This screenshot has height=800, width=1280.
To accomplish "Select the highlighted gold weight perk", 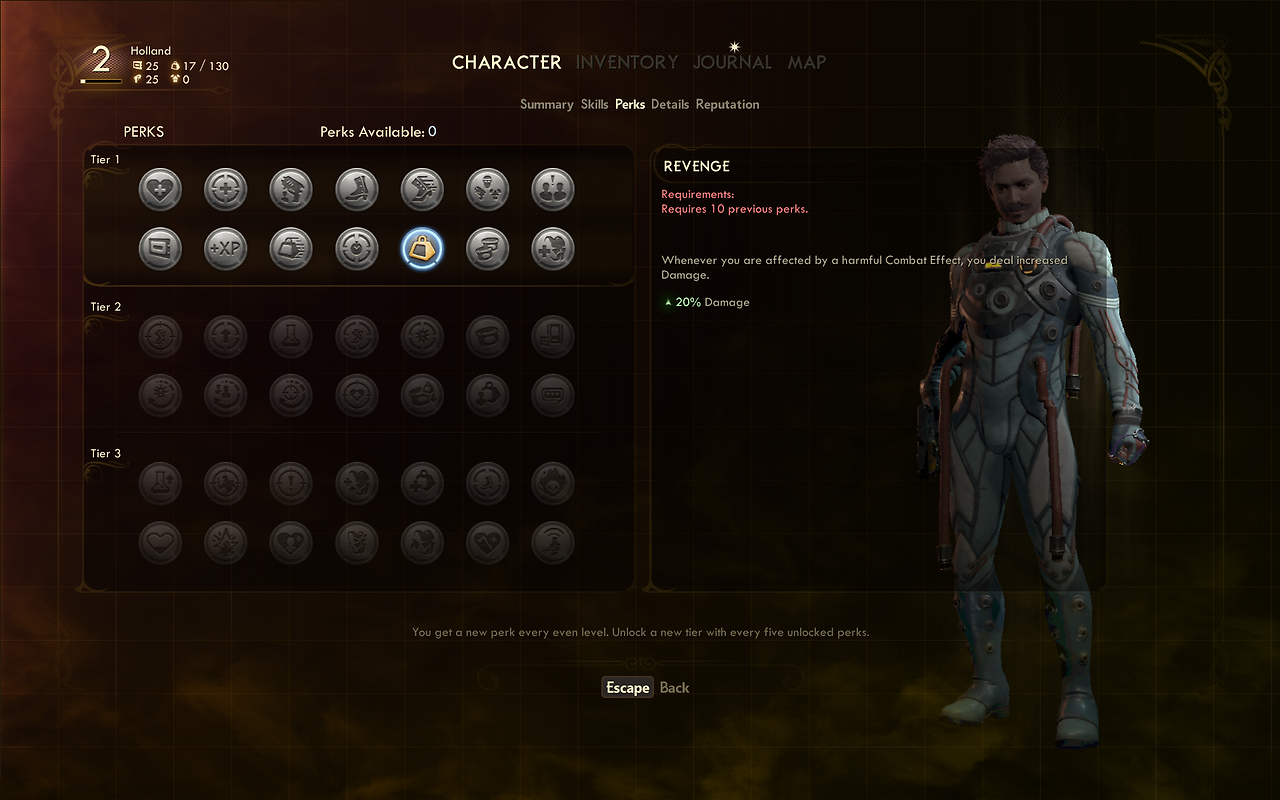I will 421,249.
